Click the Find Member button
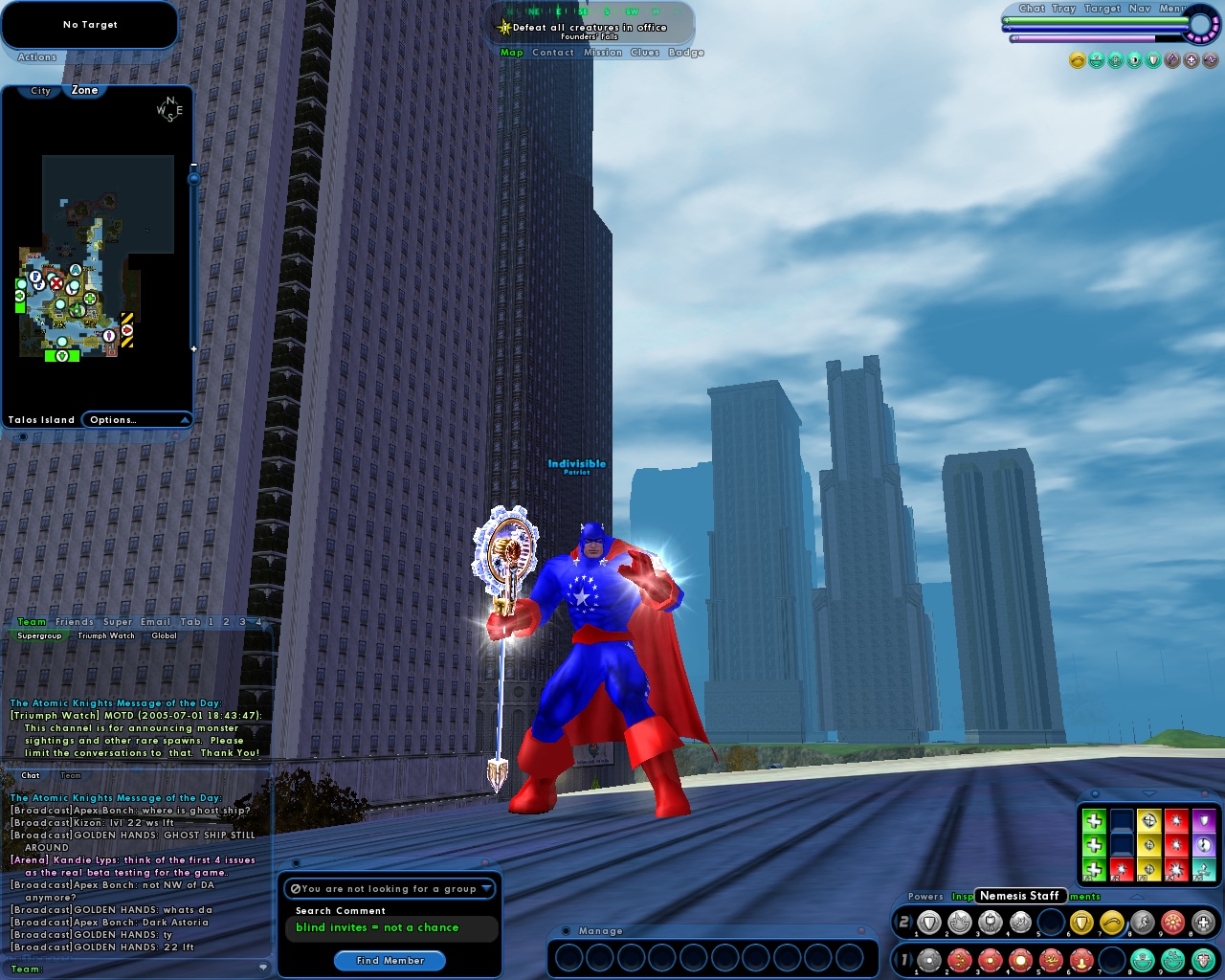The width and height of the screenshot is (1225, 980). 390,961
